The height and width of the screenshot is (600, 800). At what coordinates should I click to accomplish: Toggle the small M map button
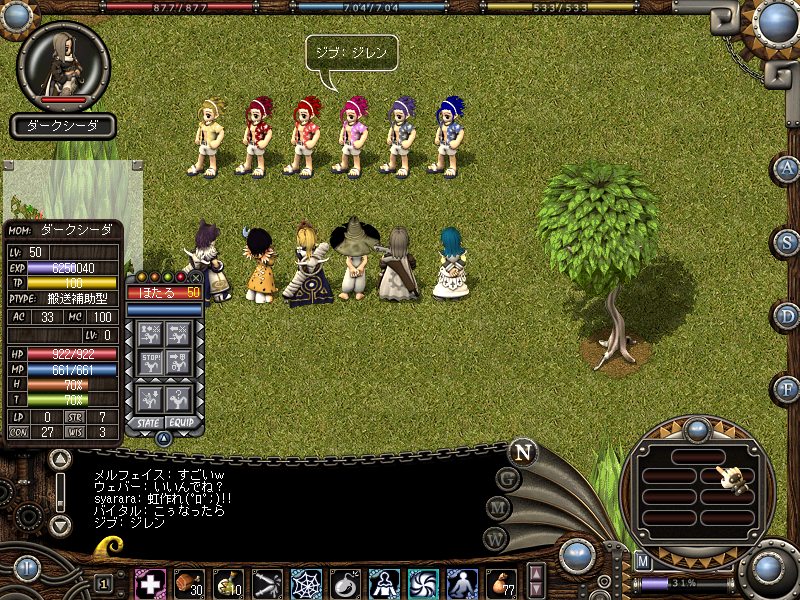[x=643, y=561]
